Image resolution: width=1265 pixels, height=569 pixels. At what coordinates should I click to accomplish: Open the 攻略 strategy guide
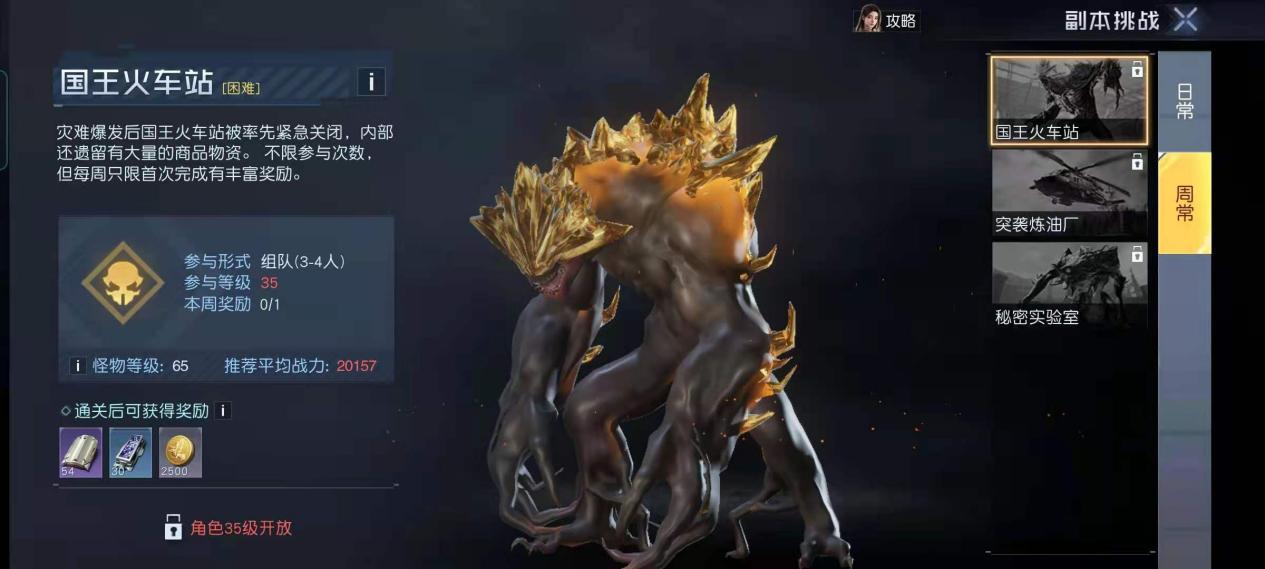[886, 20]
